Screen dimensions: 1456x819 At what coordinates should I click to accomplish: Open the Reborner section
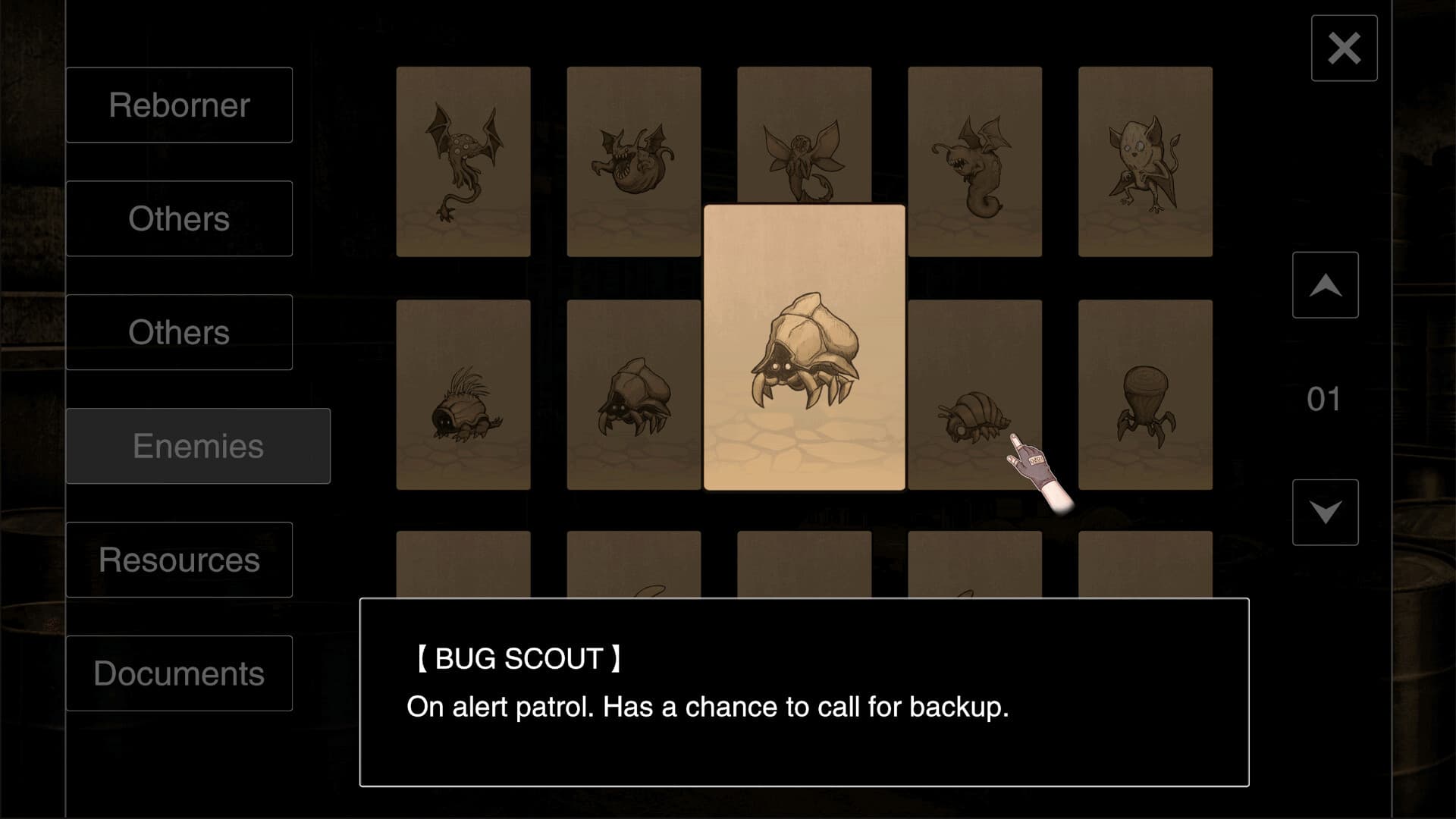point(179,105)
